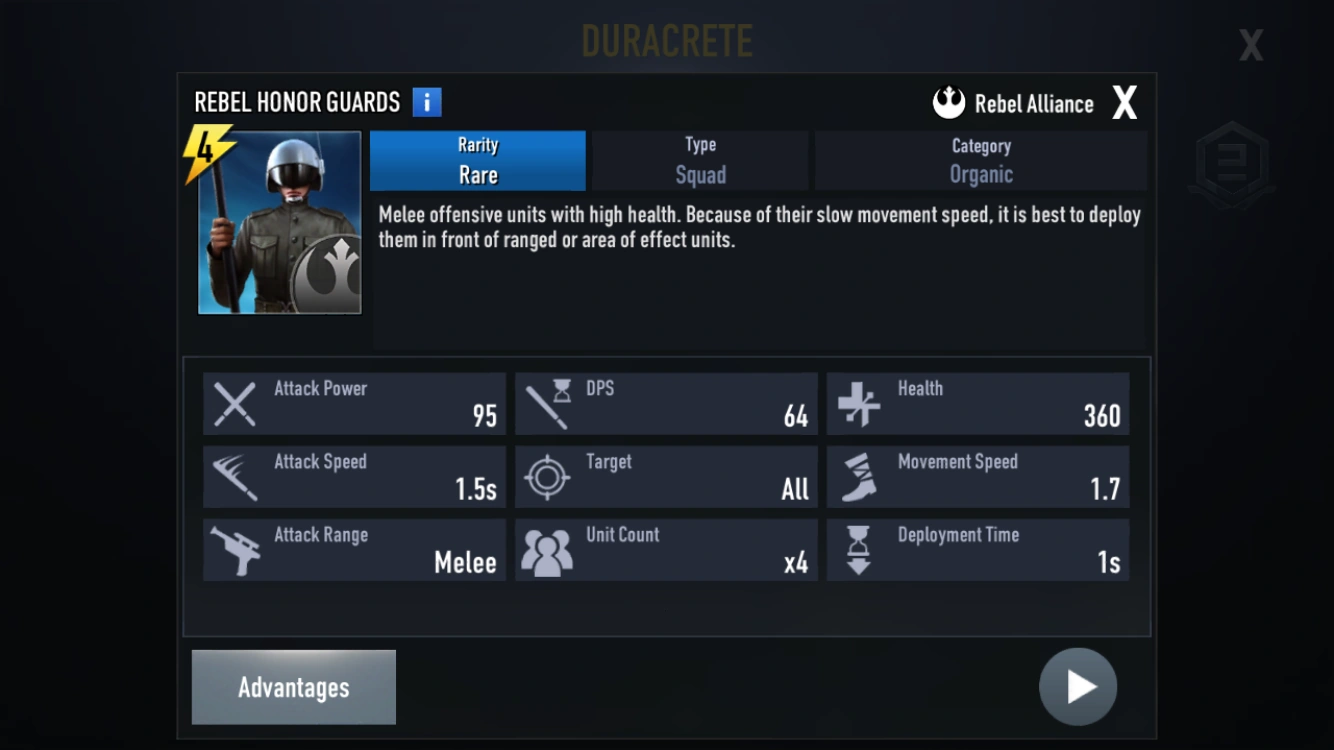Click the Deployment Time hourglass icon

(x=857, y=549)
